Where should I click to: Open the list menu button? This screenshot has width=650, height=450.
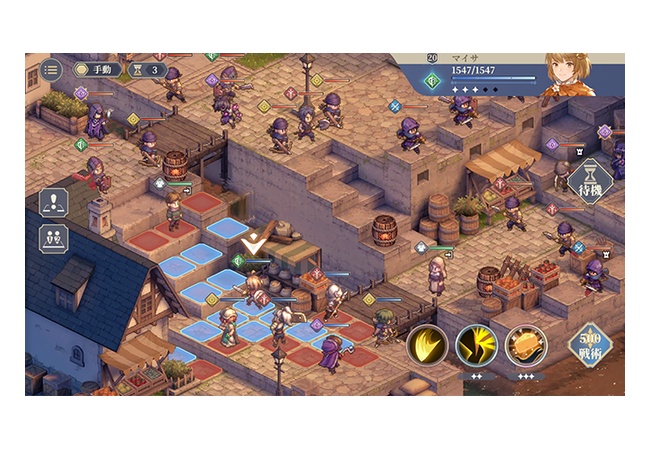(x=50, y=70)
